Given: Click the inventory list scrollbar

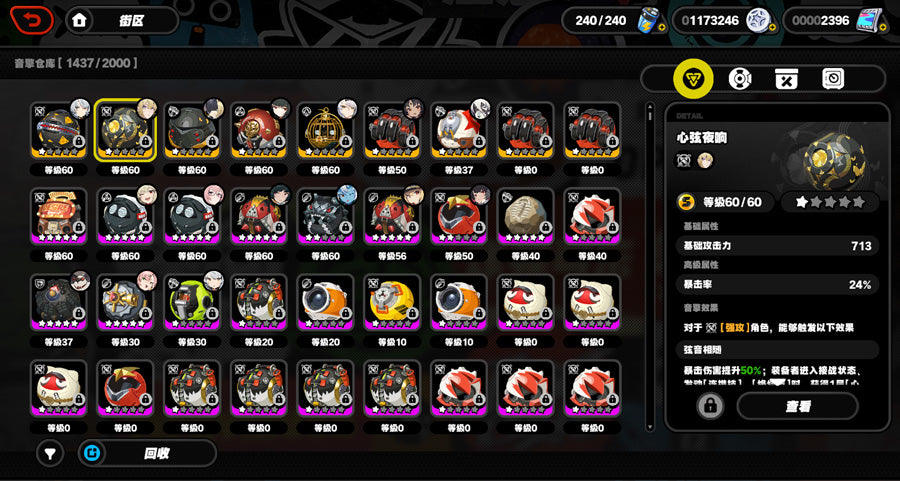Looking at the screenshot, I should pyautogui.click(x=650, y=150).
